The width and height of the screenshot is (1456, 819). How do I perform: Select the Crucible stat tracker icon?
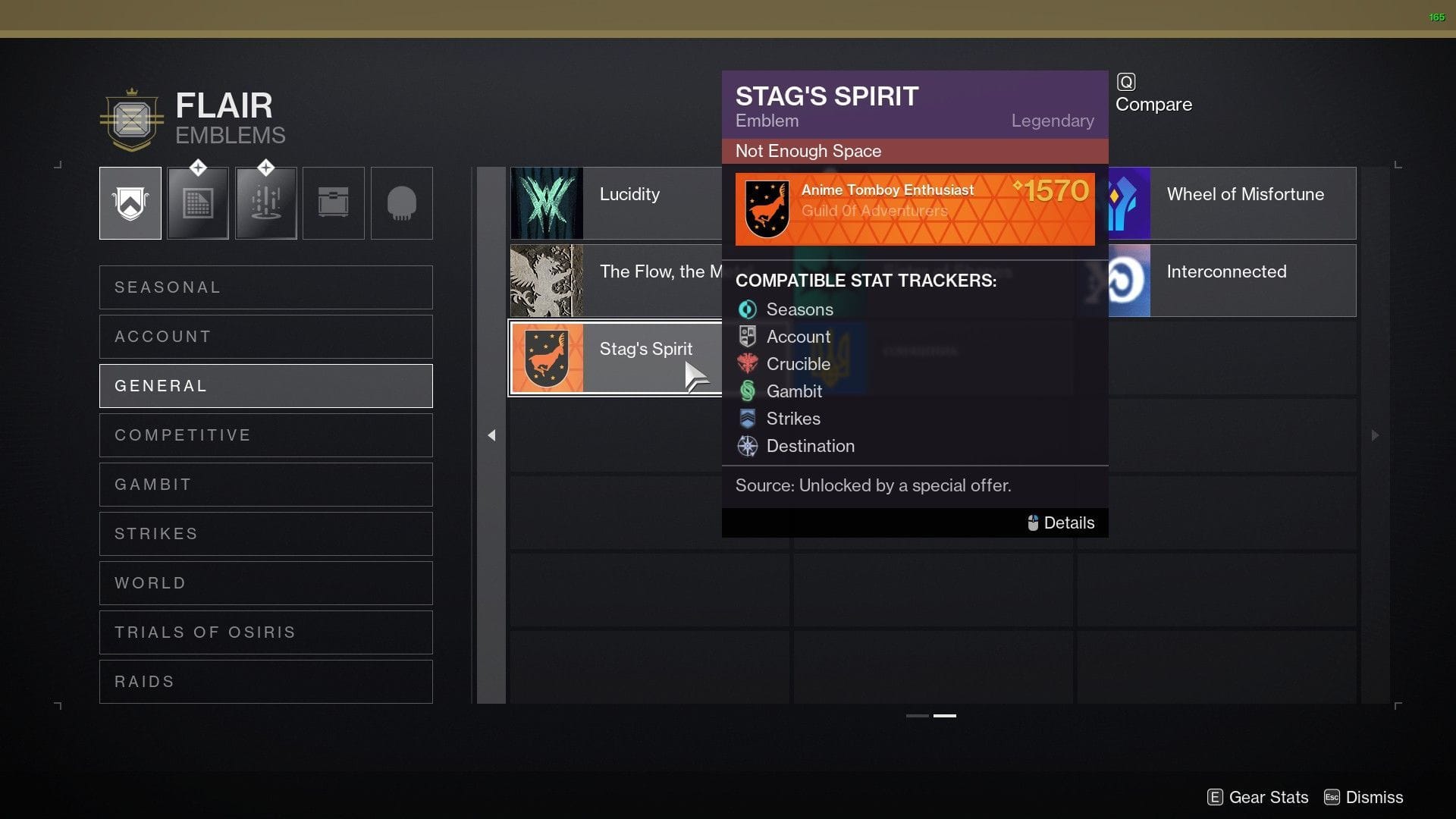(748, 364)
